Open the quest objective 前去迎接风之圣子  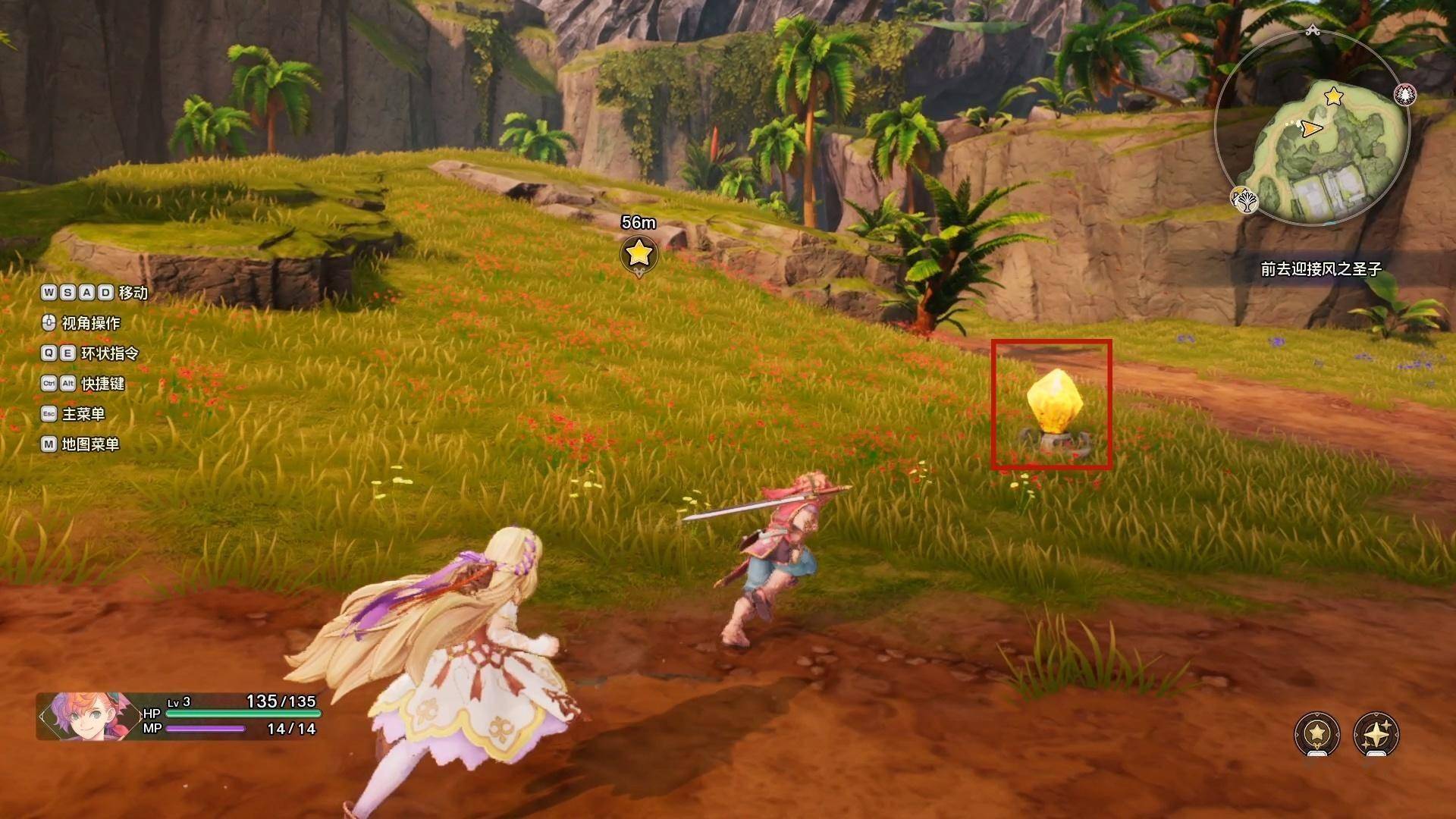click(x=1321, y=269)
